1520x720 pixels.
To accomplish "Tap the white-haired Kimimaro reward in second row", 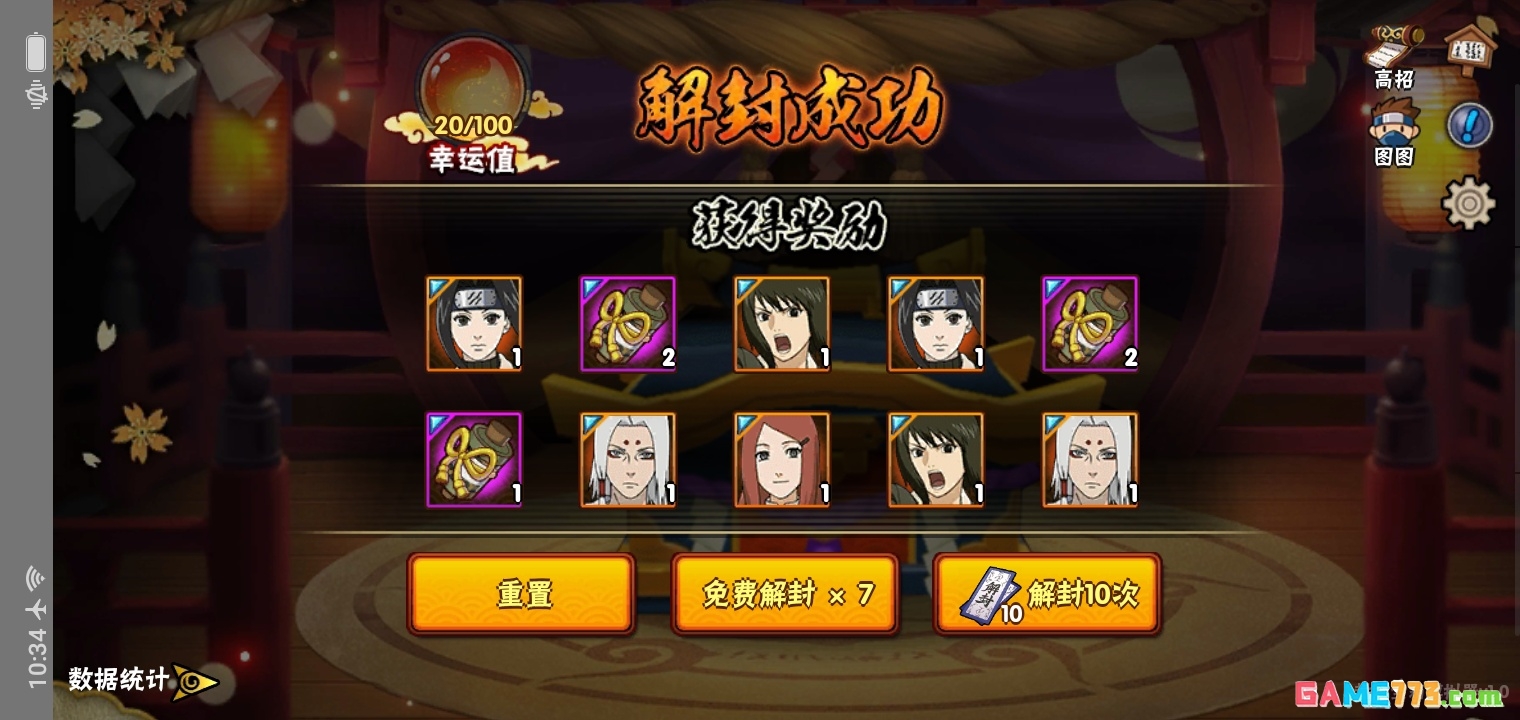I will [x=628, y=460].
